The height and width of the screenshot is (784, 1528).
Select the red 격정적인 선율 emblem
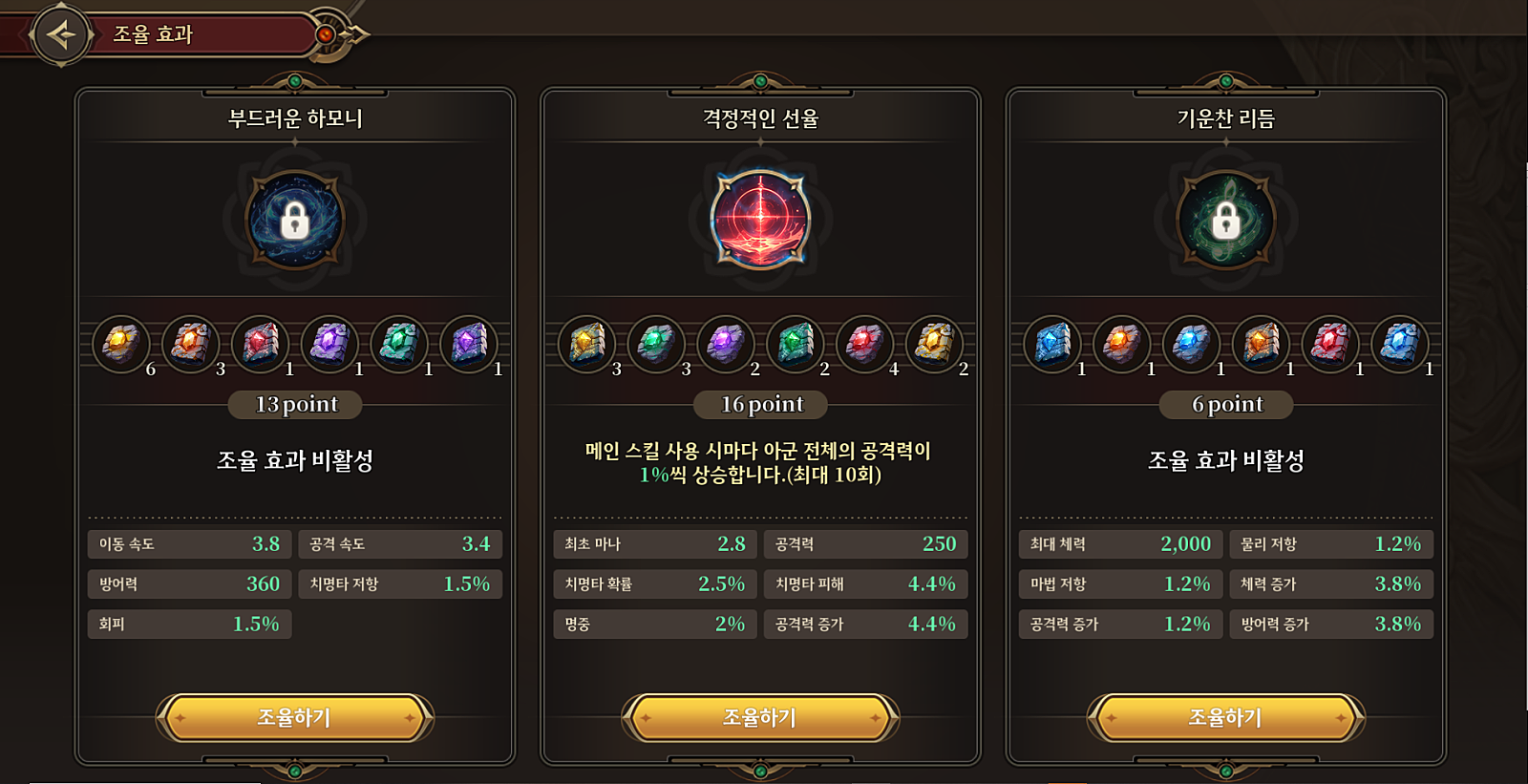point(760,221)
